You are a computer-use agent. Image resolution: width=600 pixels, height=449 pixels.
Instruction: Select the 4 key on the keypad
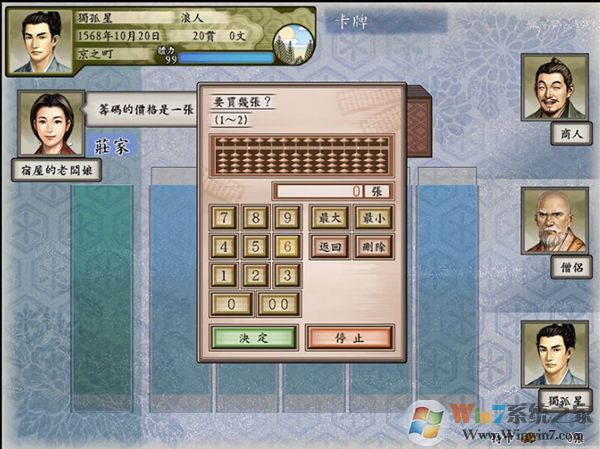tap(226, 246)
